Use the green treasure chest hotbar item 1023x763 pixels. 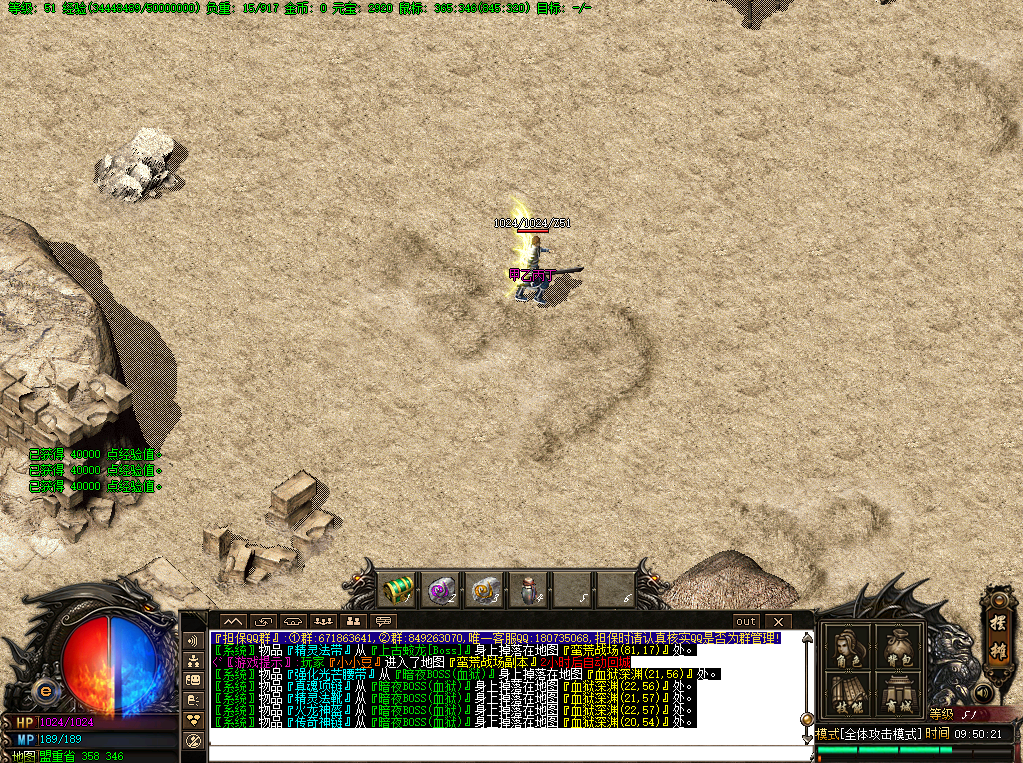399,590
